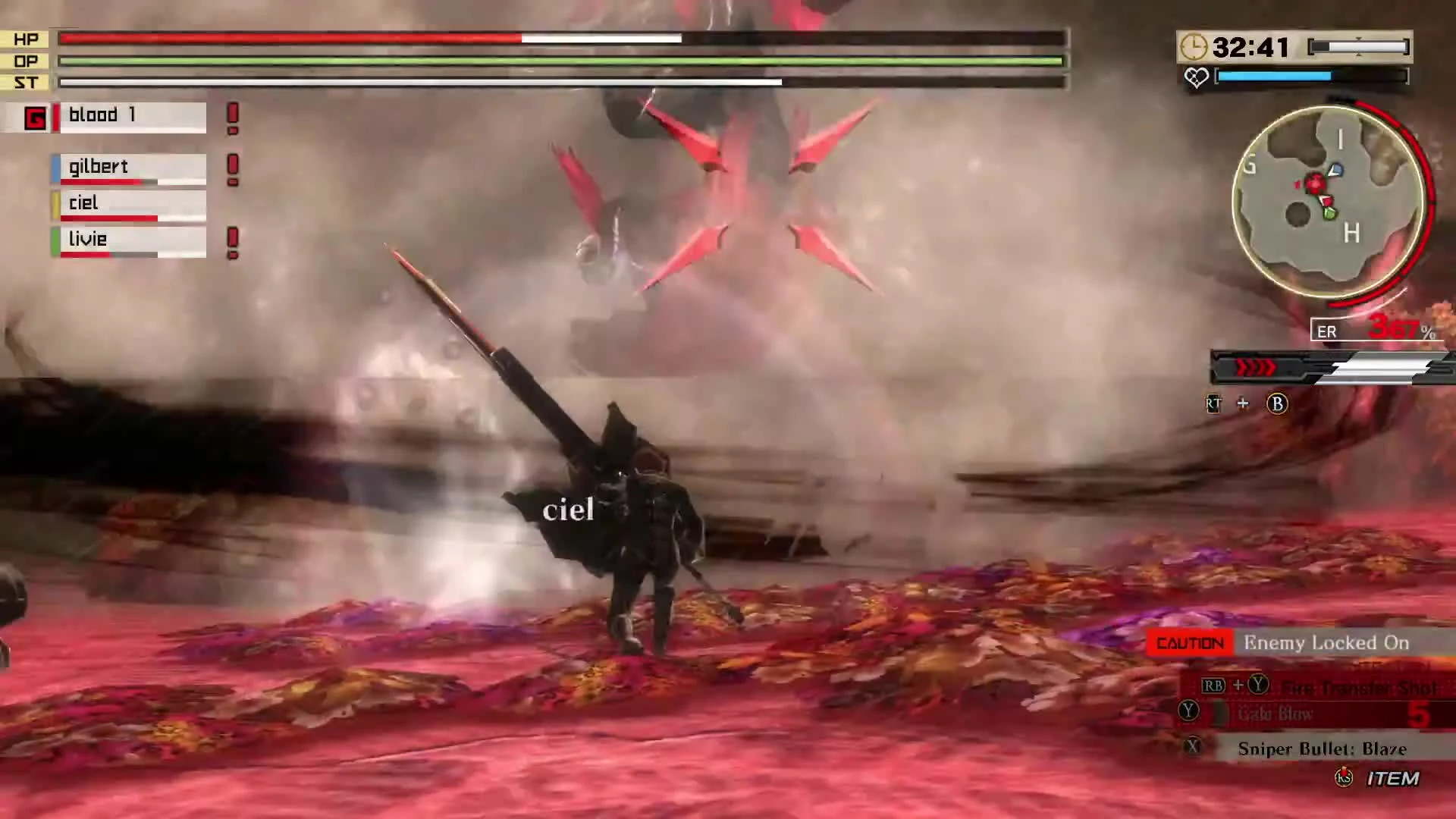The image size is (1456, 819).
Task: Click the X button prompt icon
Action: [1194, 745]
